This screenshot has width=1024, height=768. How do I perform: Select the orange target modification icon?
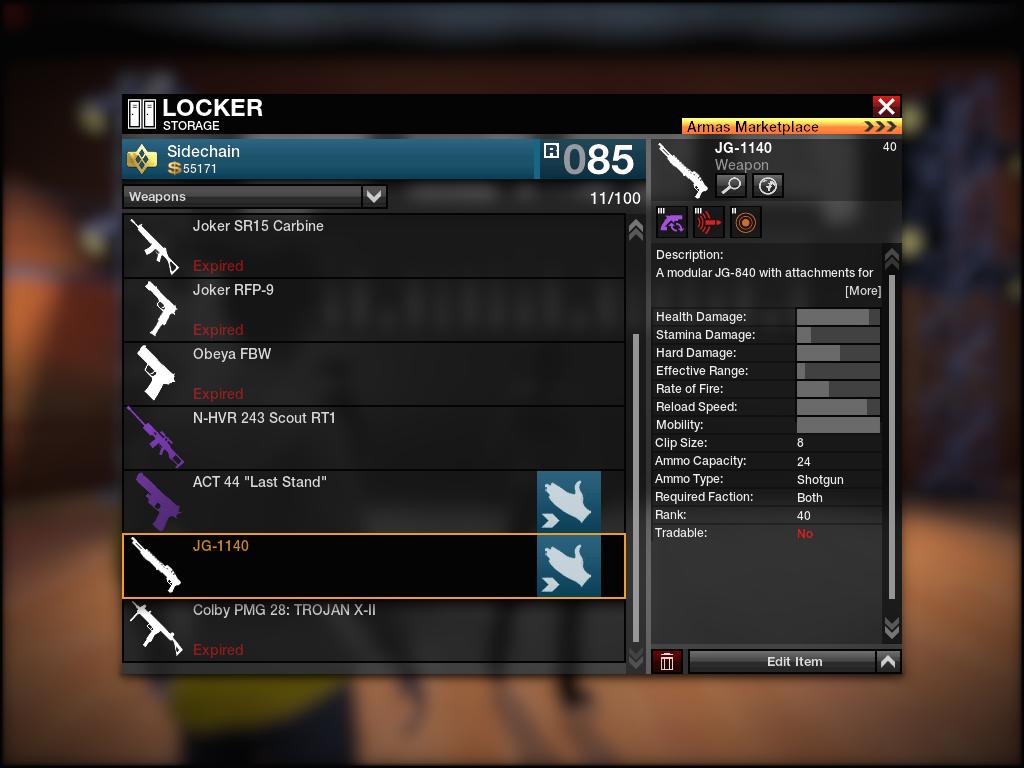tap(745, 222)
